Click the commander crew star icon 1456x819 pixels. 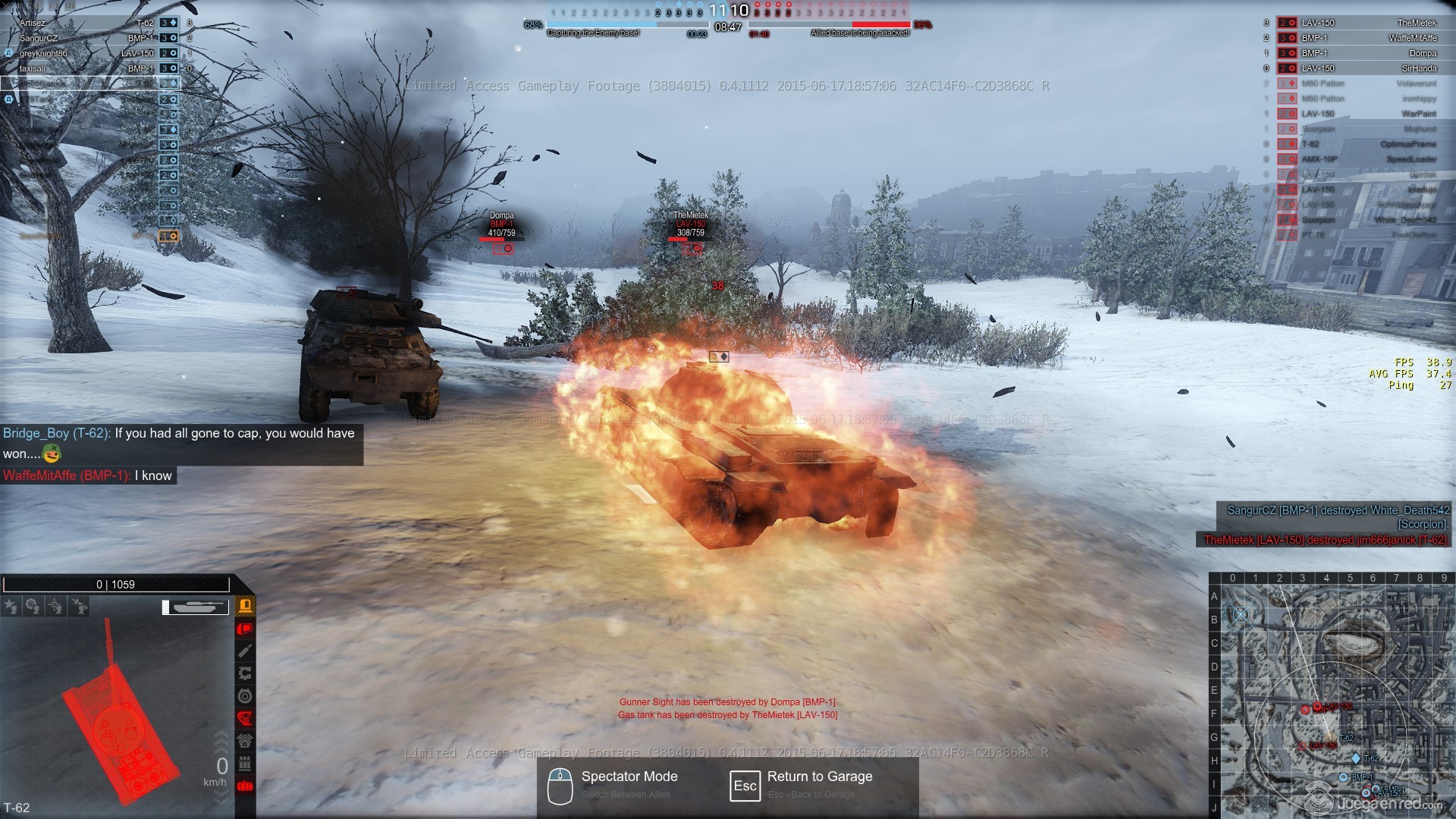pyautogui.click(x=11, y=606)
